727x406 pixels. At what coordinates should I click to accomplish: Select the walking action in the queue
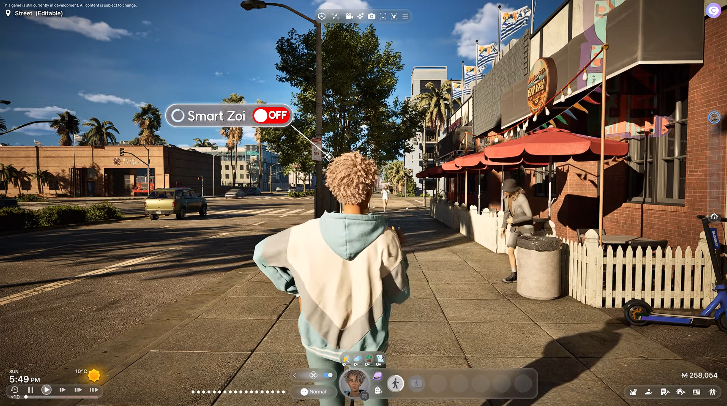396,383
